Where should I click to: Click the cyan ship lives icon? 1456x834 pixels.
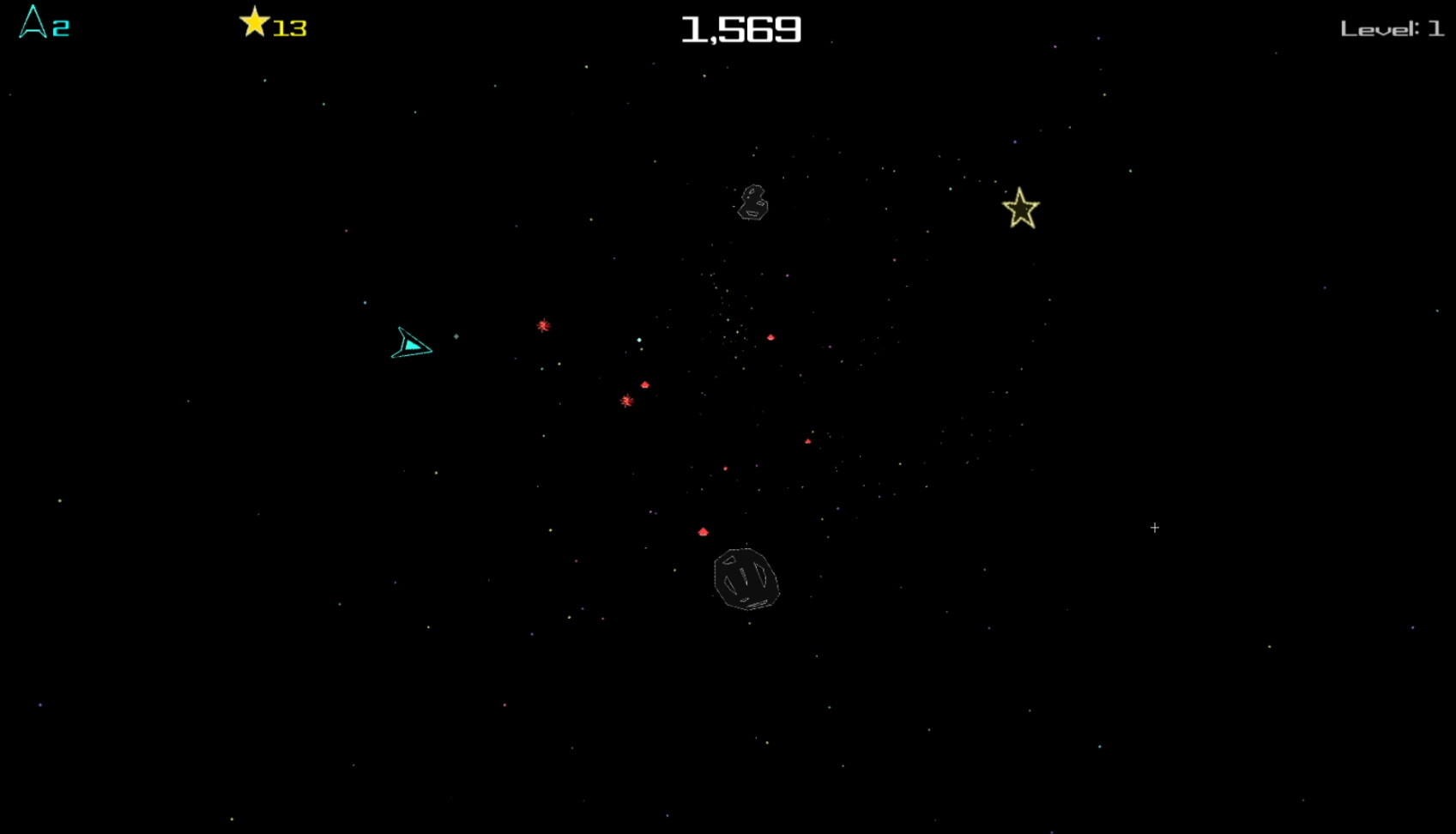point(32,25)
